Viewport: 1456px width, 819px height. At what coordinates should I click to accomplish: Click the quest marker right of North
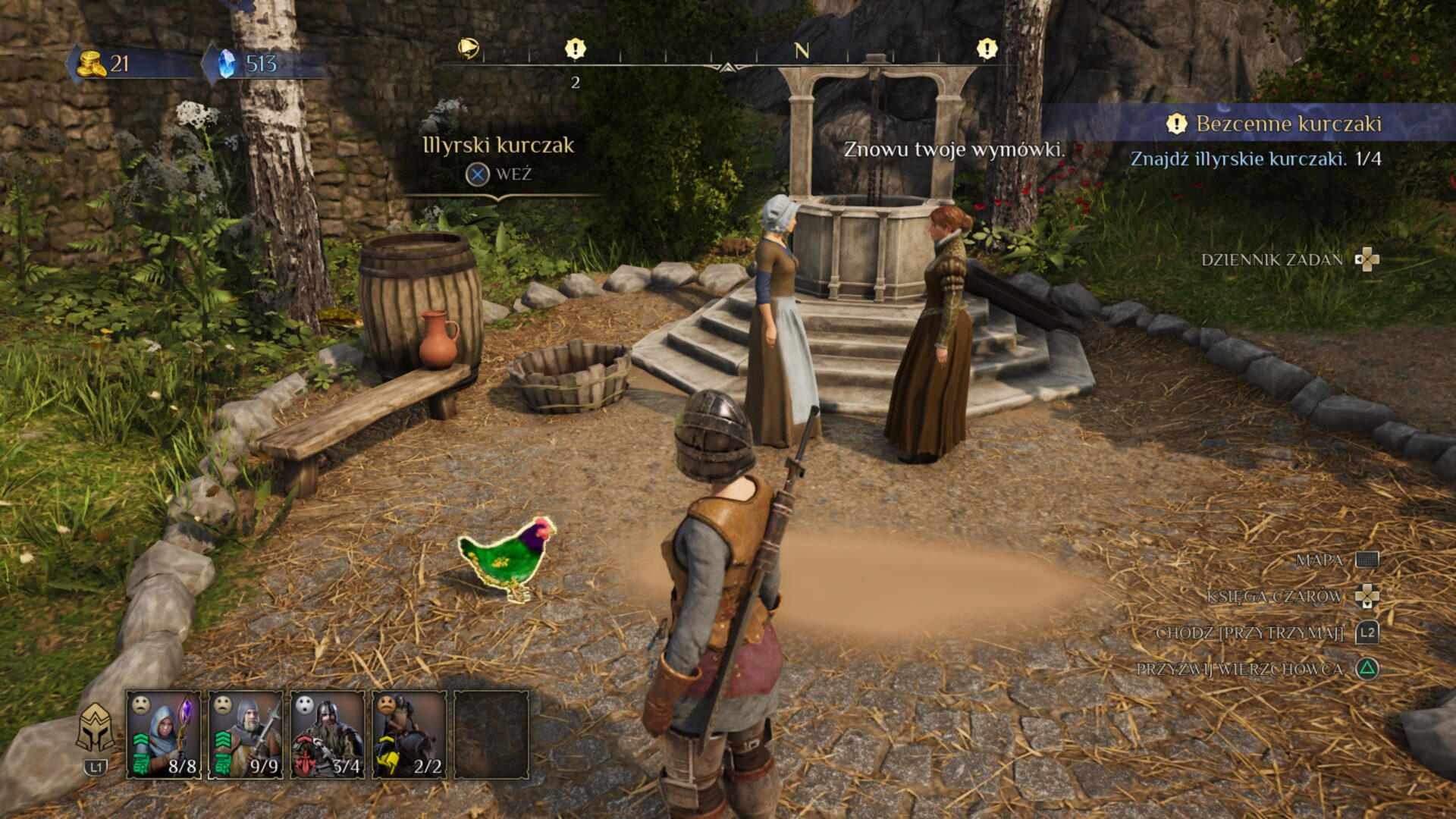[987, 49]
